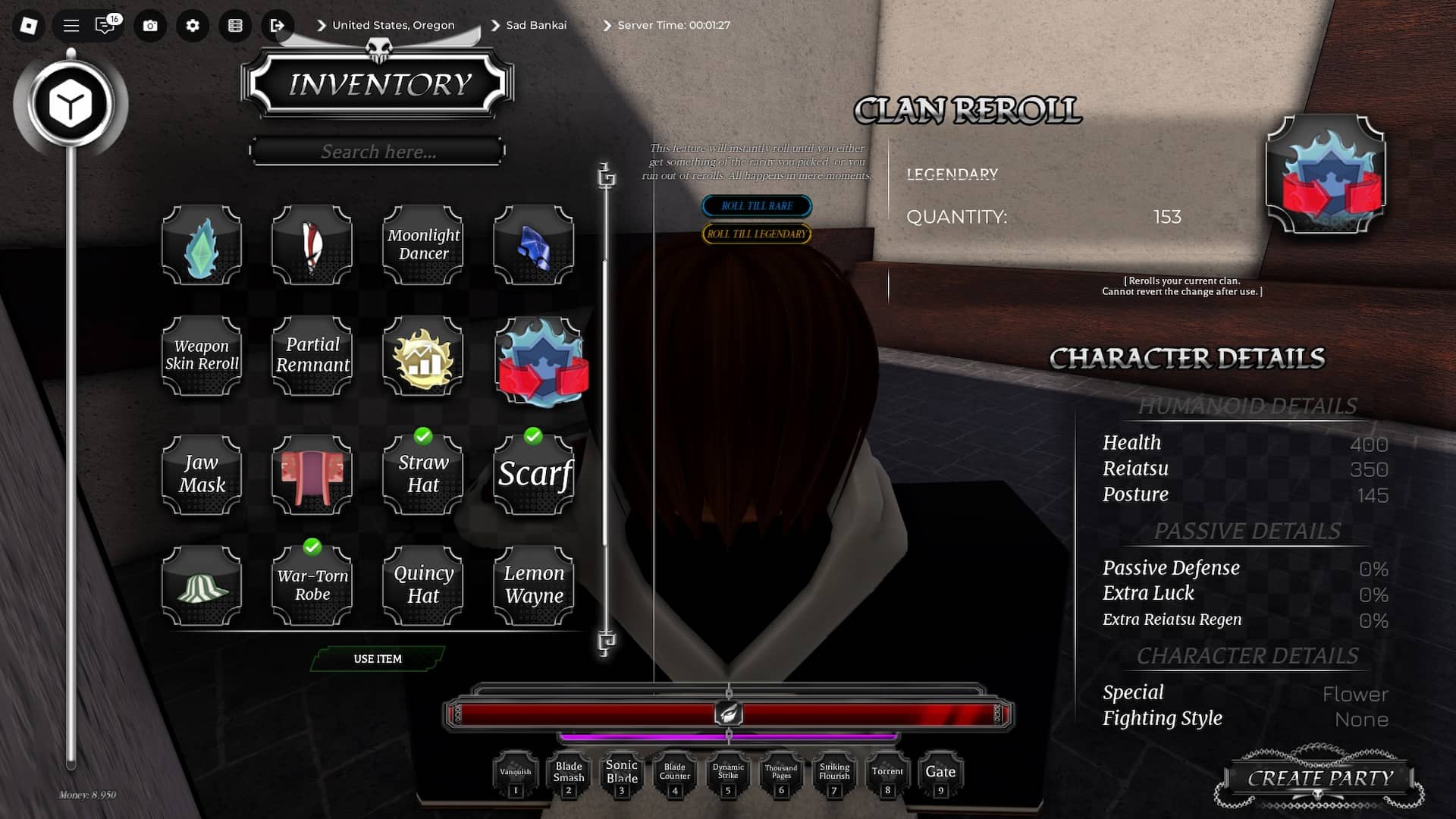Activate the Vanquish skill in slot 1
The image size is (1456, 819).
(x=516, y=771)
